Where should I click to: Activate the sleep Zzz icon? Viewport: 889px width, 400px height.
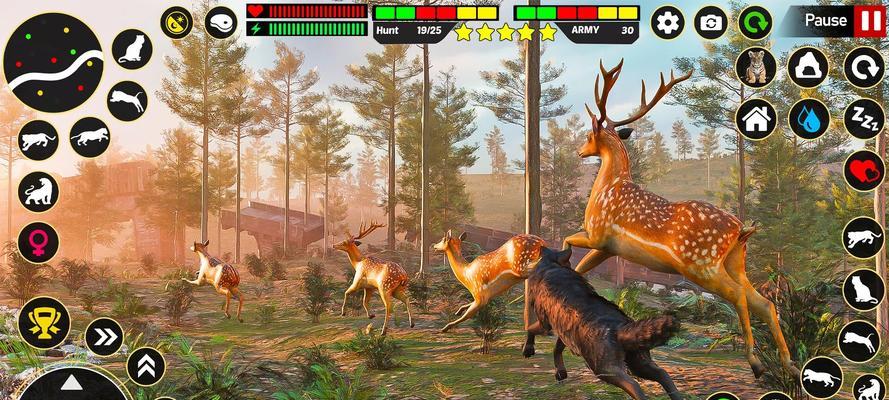[x=862, y=119]
